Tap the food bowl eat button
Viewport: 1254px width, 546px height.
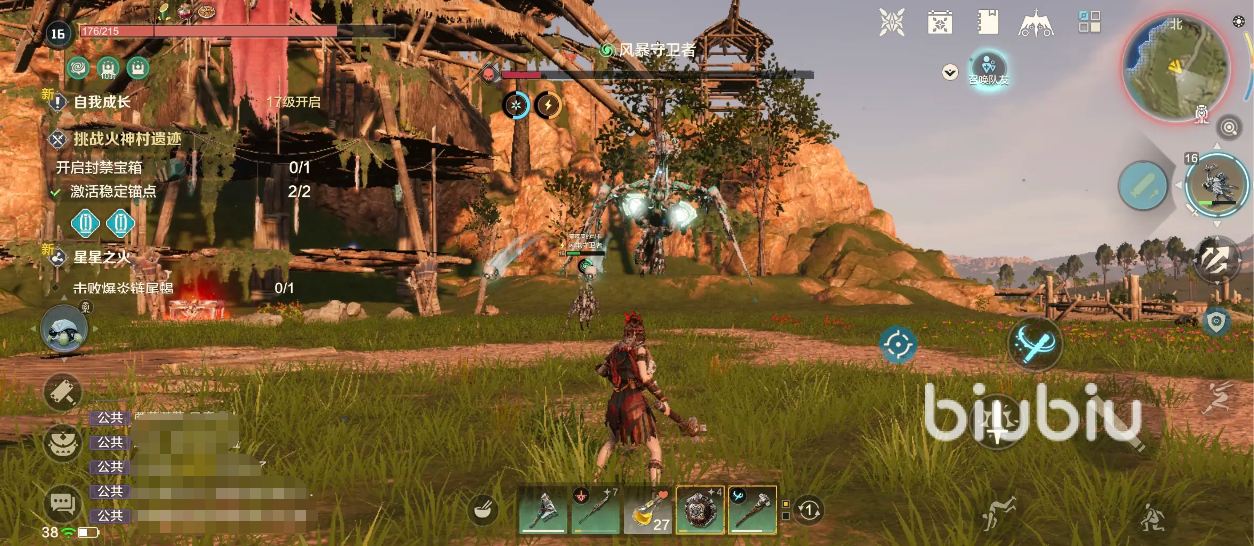484,510
